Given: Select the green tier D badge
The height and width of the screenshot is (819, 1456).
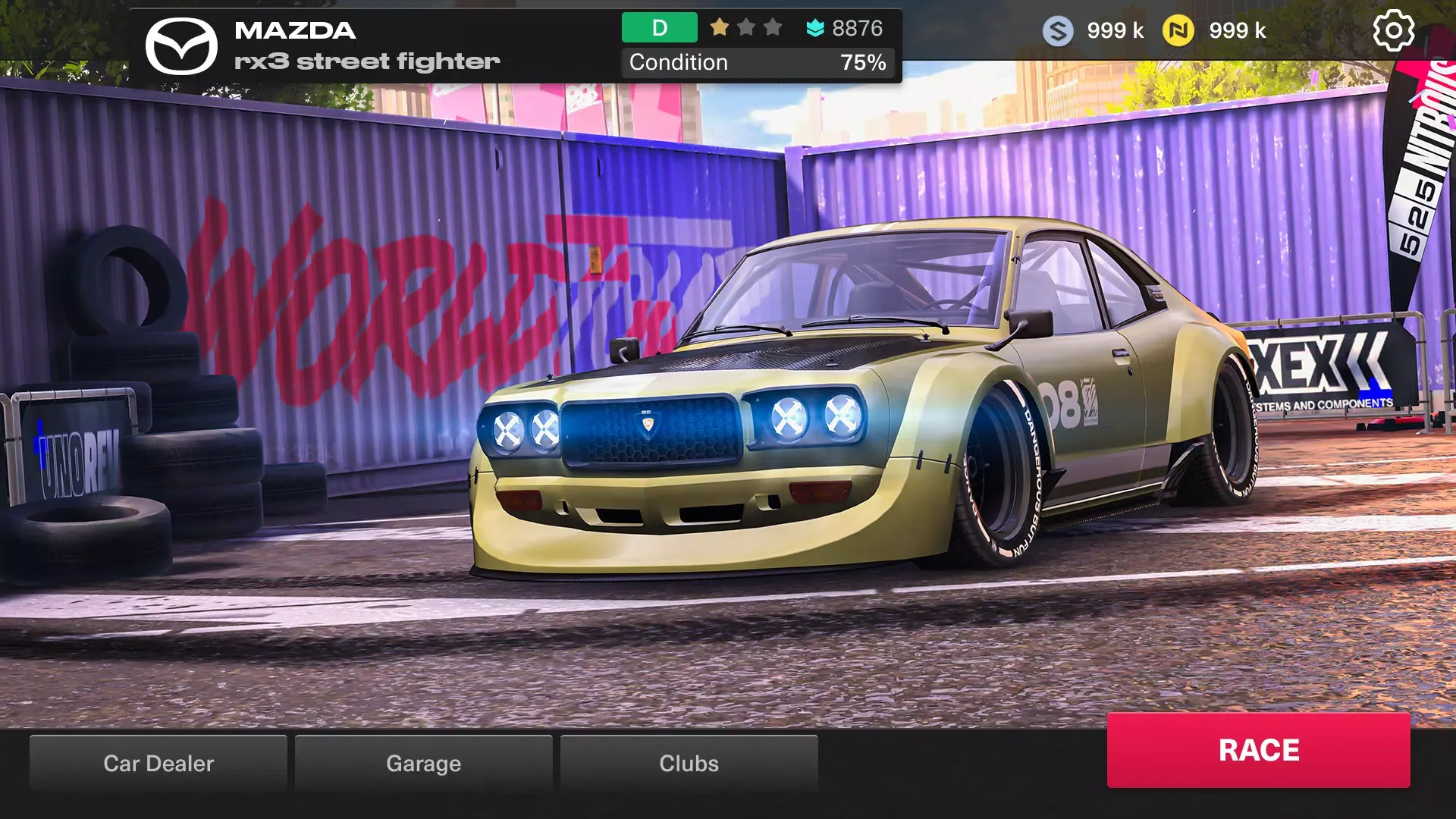Looking at the screenshot, I should pyautogui.click(x=658, y=27).
